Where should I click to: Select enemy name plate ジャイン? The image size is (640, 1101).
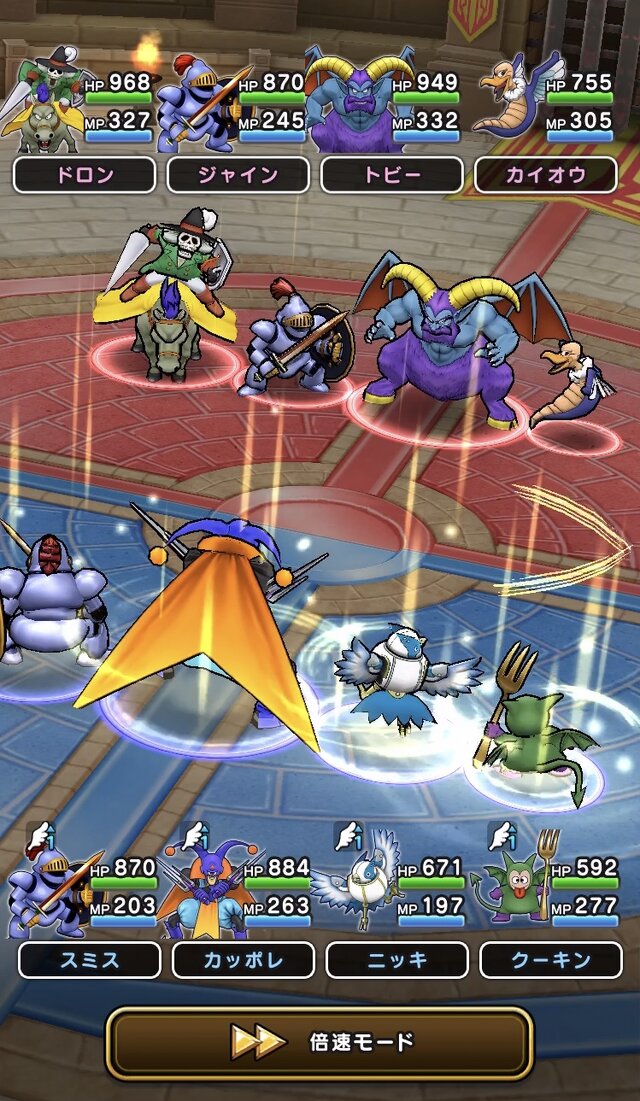tap(238, 175)
